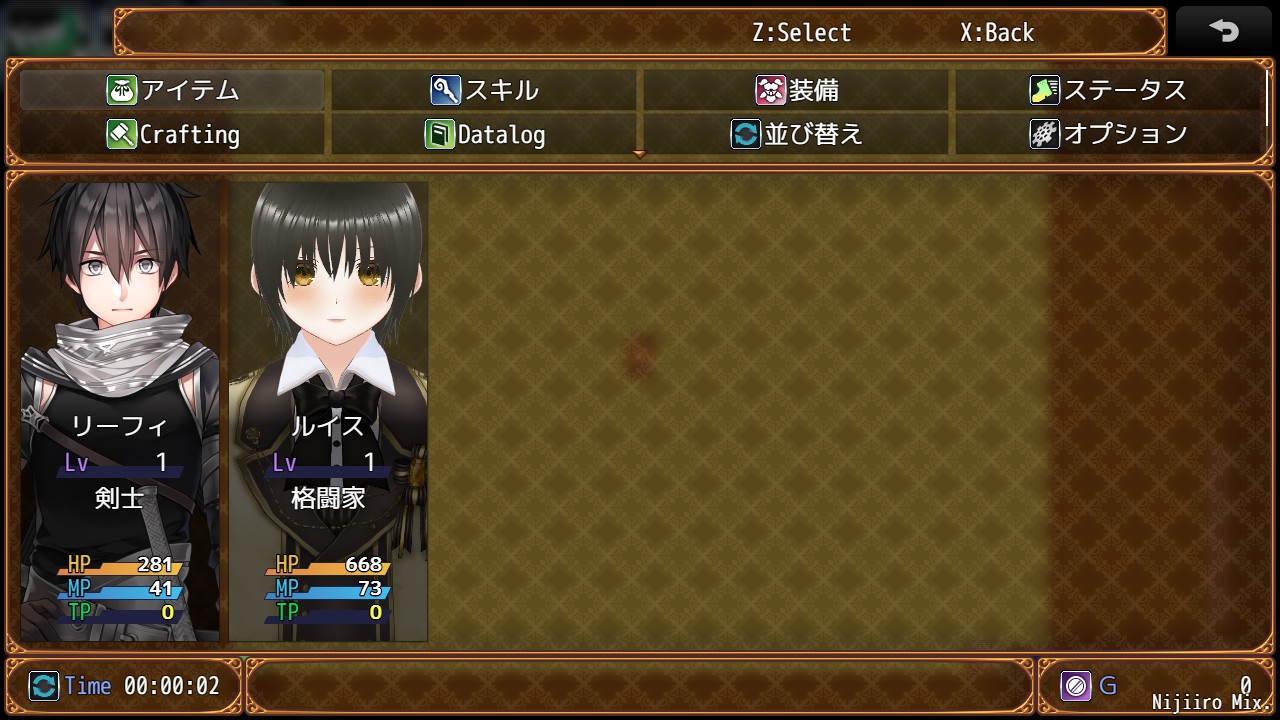Select party member リーフィ the swordsman

pyautogui.click(x=120, y=410)
